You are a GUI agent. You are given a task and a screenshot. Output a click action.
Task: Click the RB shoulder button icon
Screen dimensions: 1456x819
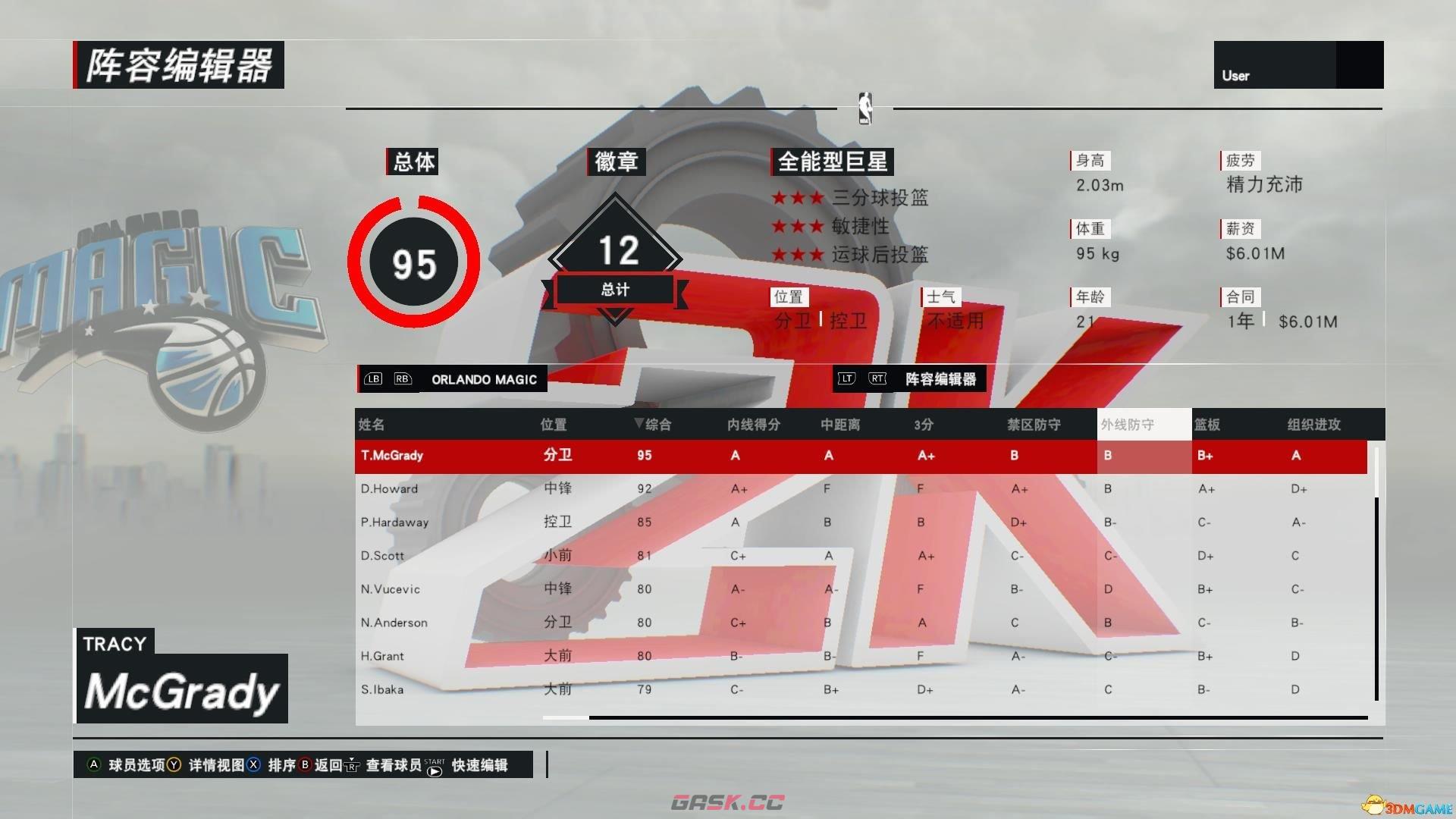[x=403, y=378]
